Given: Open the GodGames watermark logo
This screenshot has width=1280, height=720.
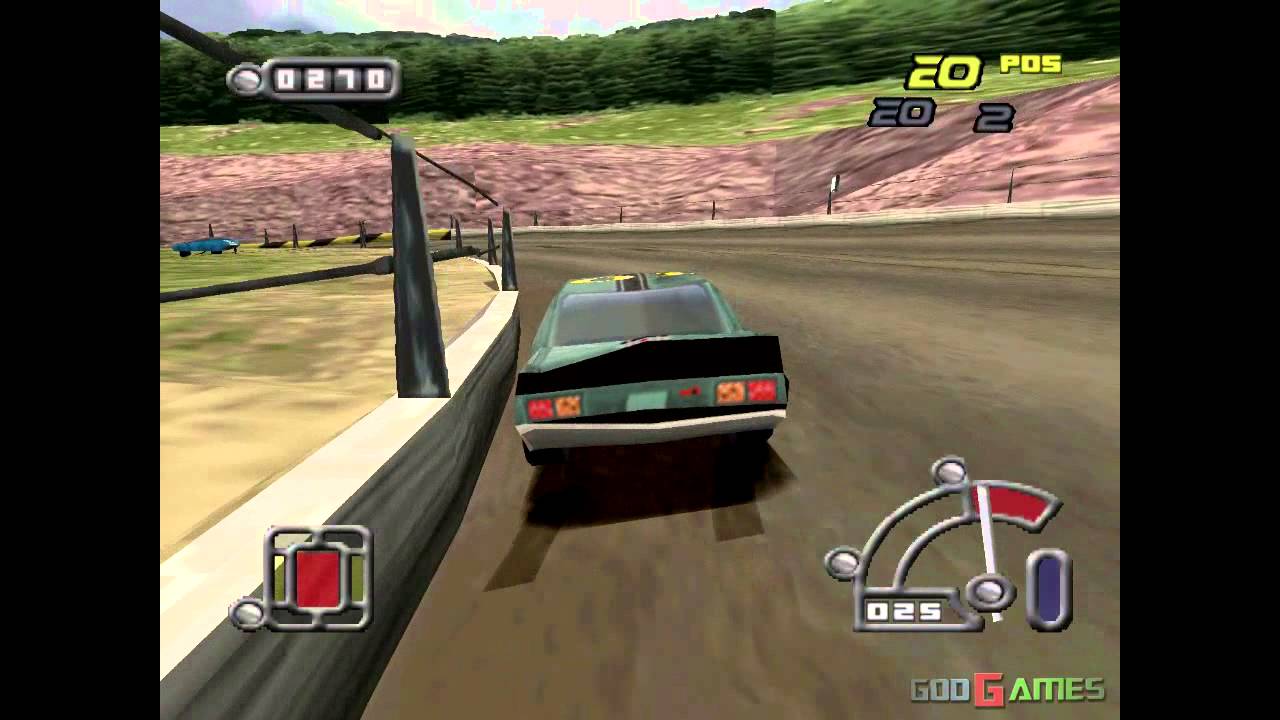Looking at the screenshot, I should pyautogui.click(x=1007, y=689).
